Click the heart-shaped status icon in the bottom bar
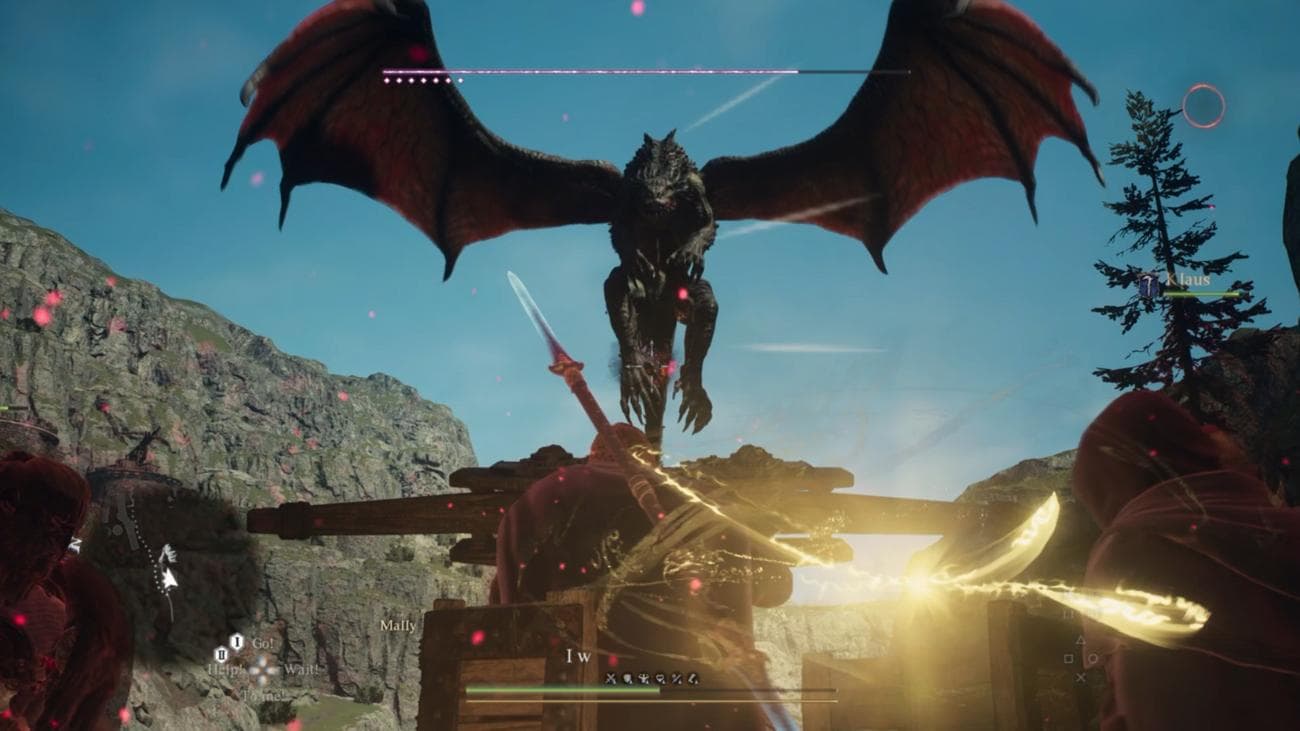 (x=660, y=677)
